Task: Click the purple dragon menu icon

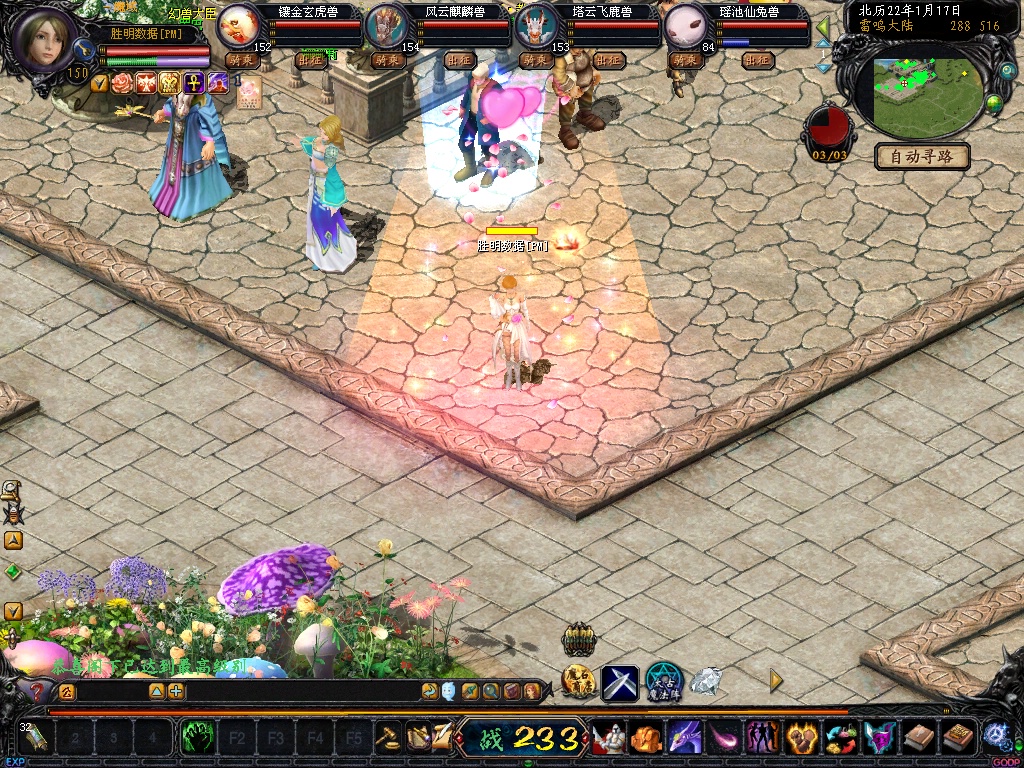Action: point(685,739)
